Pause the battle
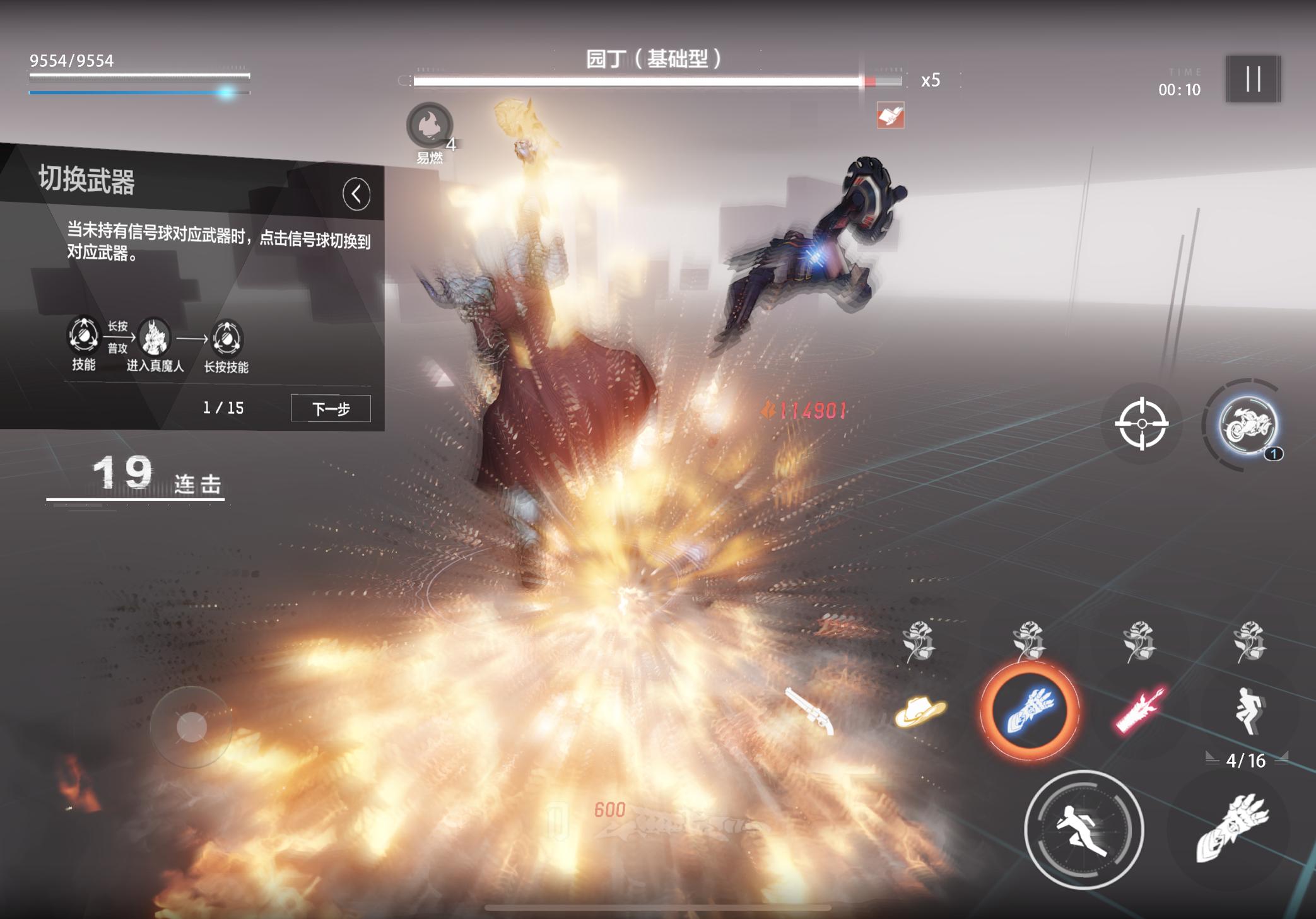This screenshot has width=1316, height=919. coord(1253,79)
